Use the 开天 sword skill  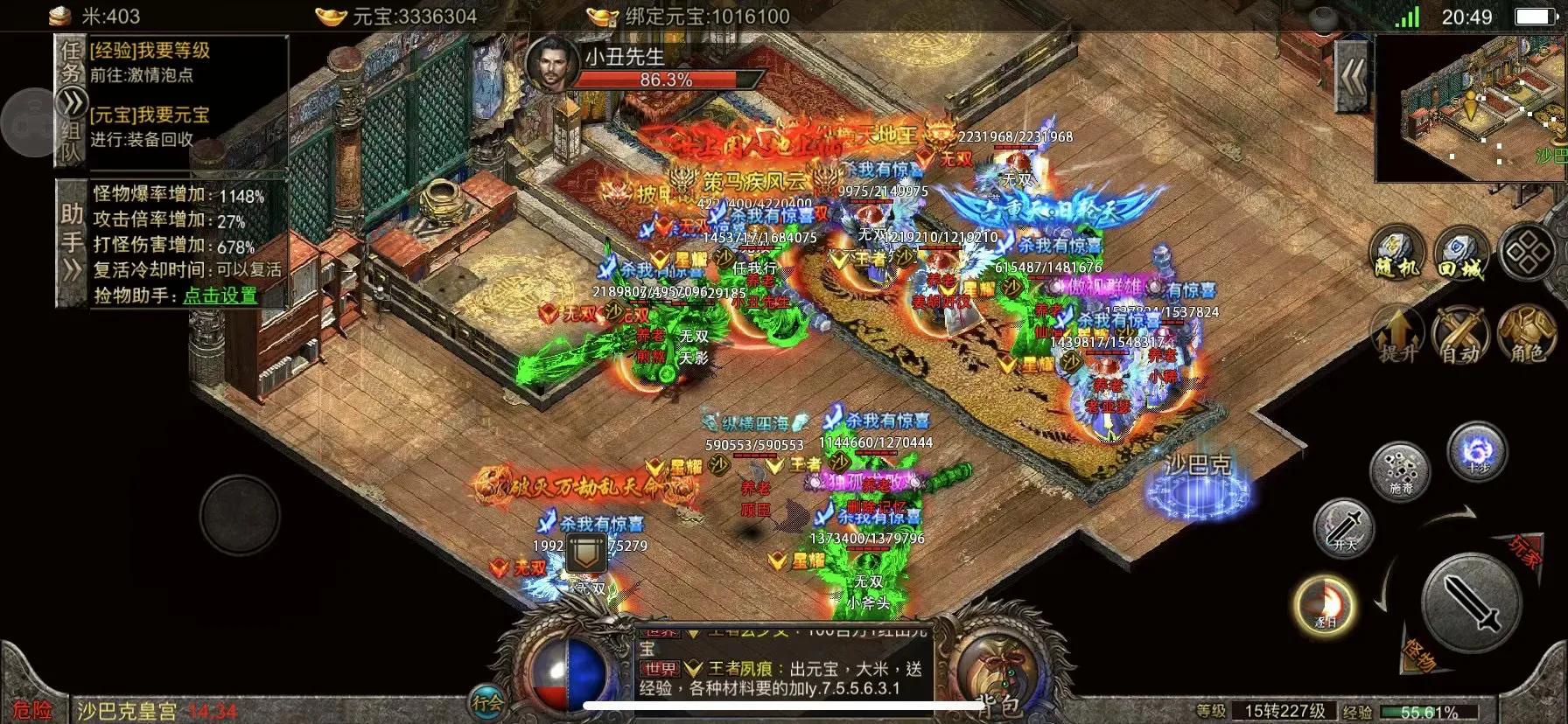1344,527
